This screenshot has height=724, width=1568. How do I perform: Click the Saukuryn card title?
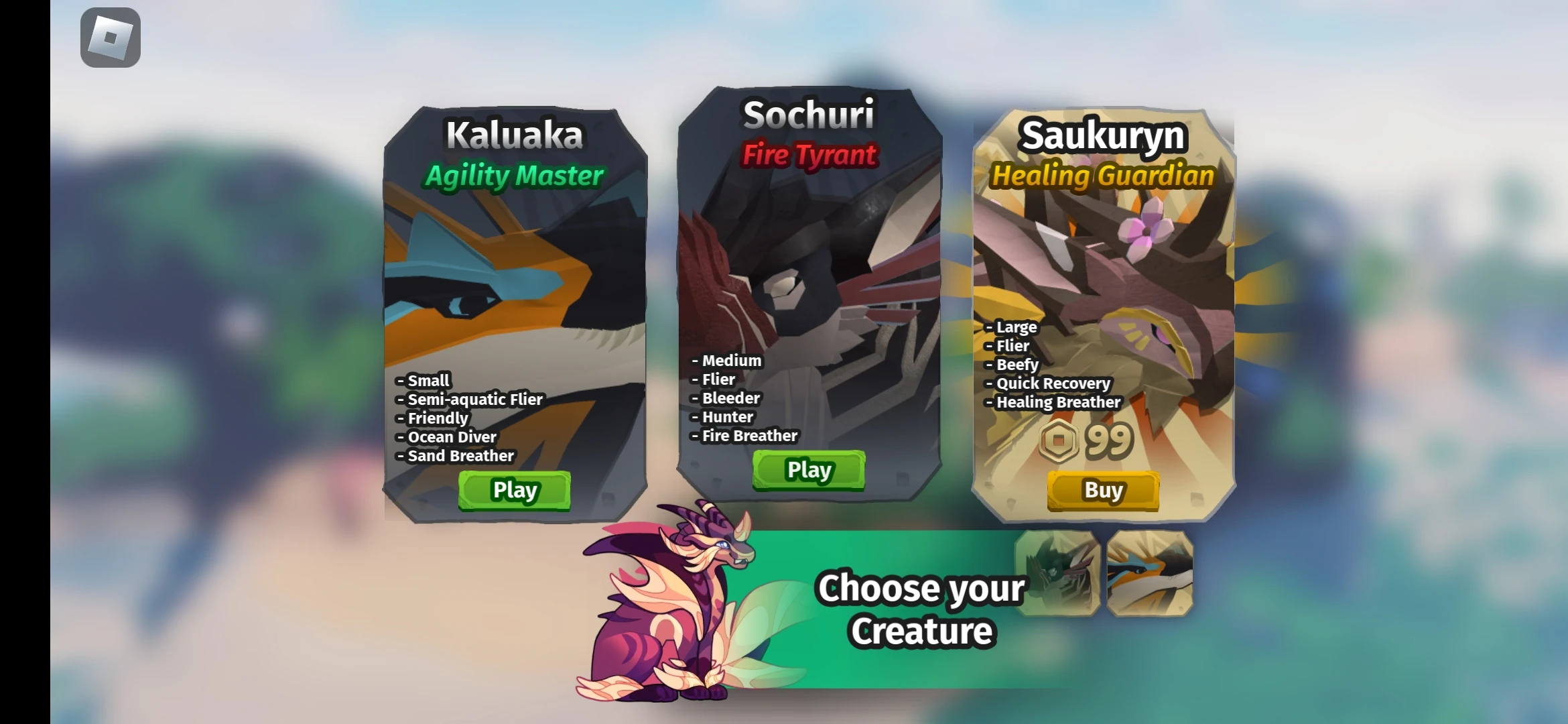[1103, 136]
